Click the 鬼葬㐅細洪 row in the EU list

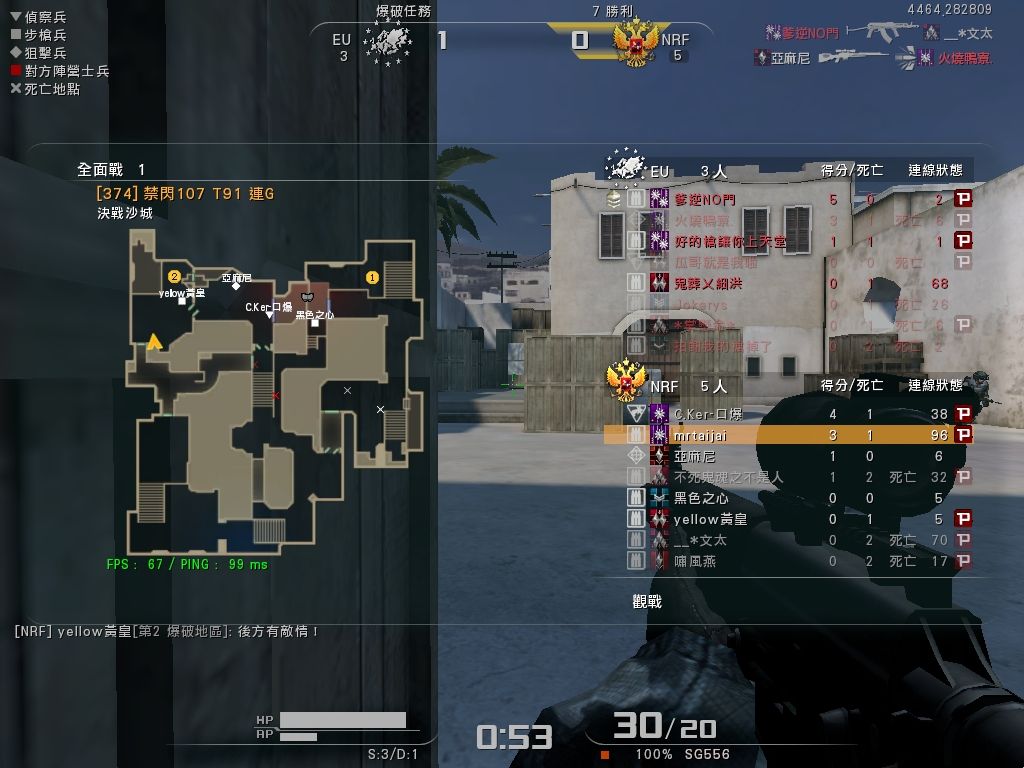pyautogui.click(x=788, y=283)
